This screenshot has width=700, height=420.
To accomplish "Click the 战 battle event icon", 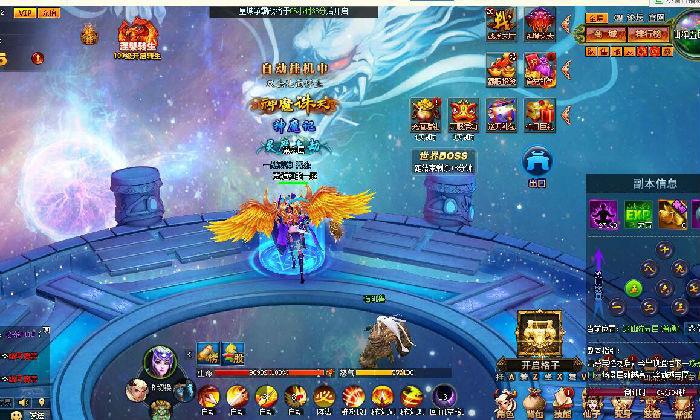I will [x=502, y=22].
